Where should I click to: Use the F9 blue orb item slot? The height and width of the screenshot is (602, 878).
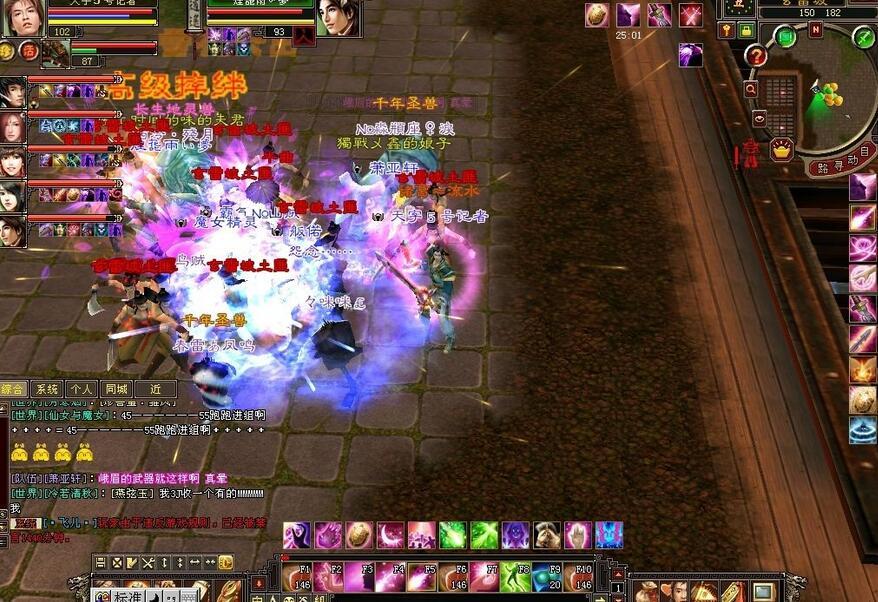click(x=545, y=578)
